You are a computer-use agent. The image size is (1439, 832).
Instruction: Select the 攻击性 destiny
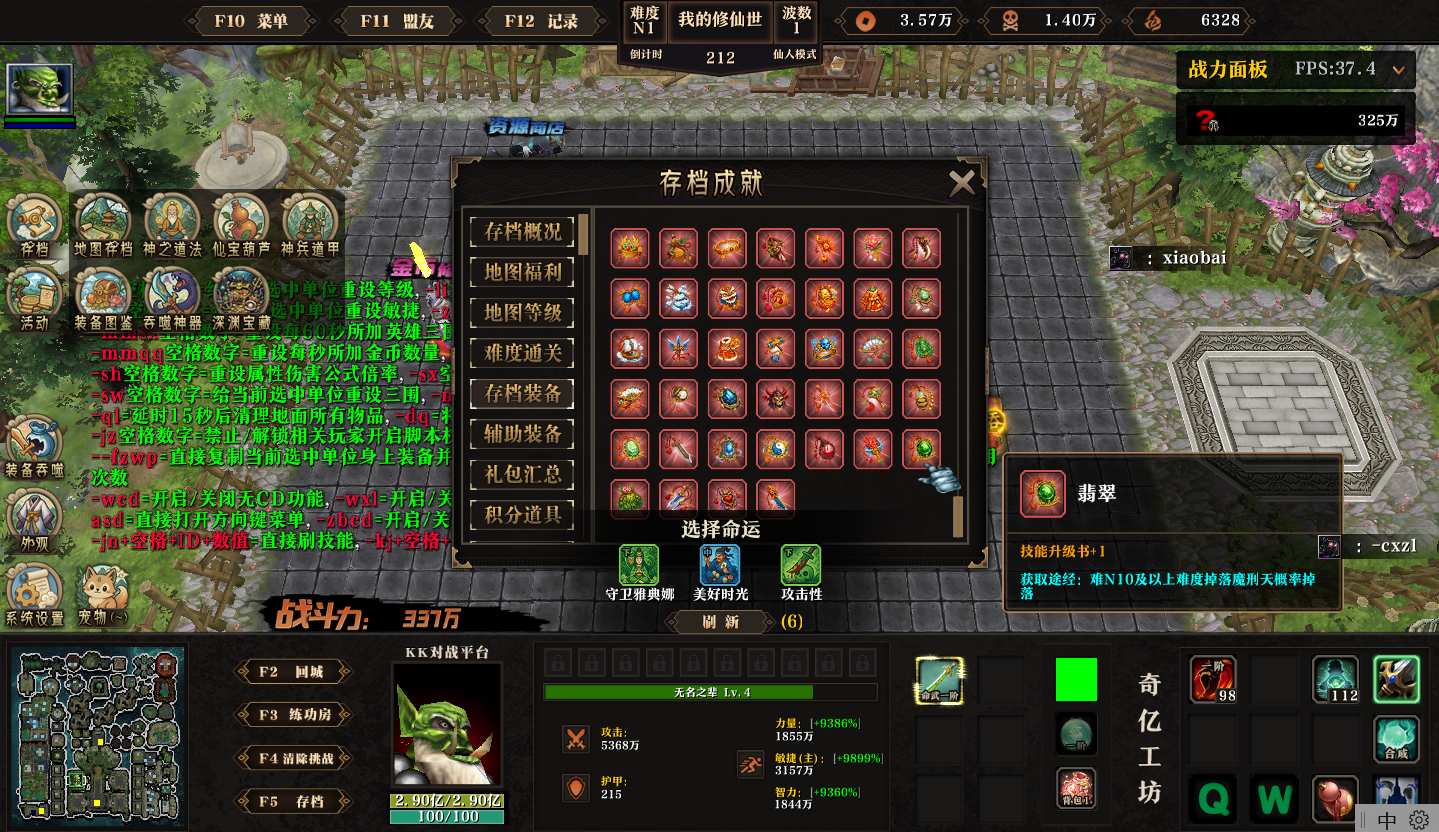pos(800,566)
